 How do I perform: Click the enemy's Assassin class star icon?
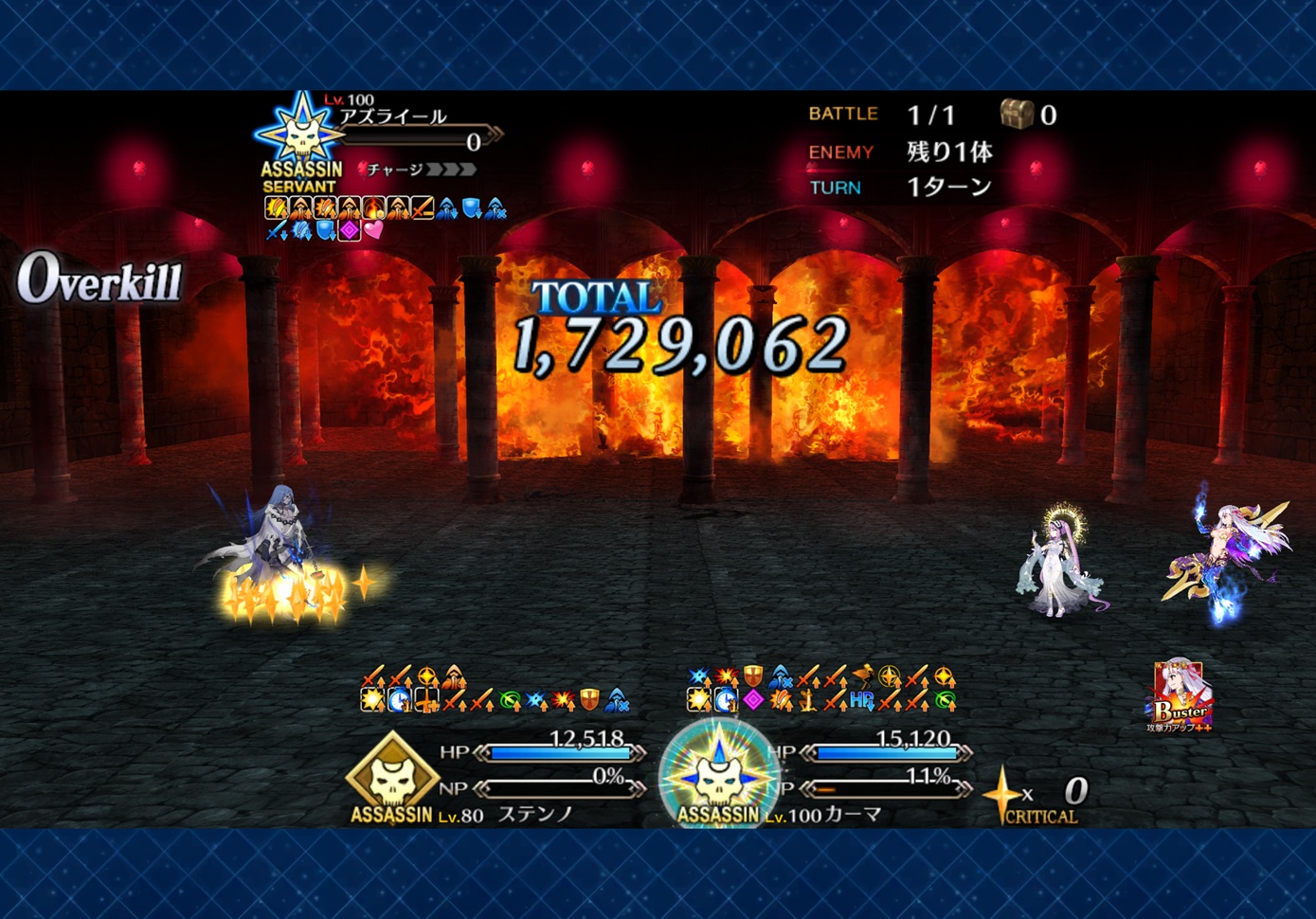(300, 132)
